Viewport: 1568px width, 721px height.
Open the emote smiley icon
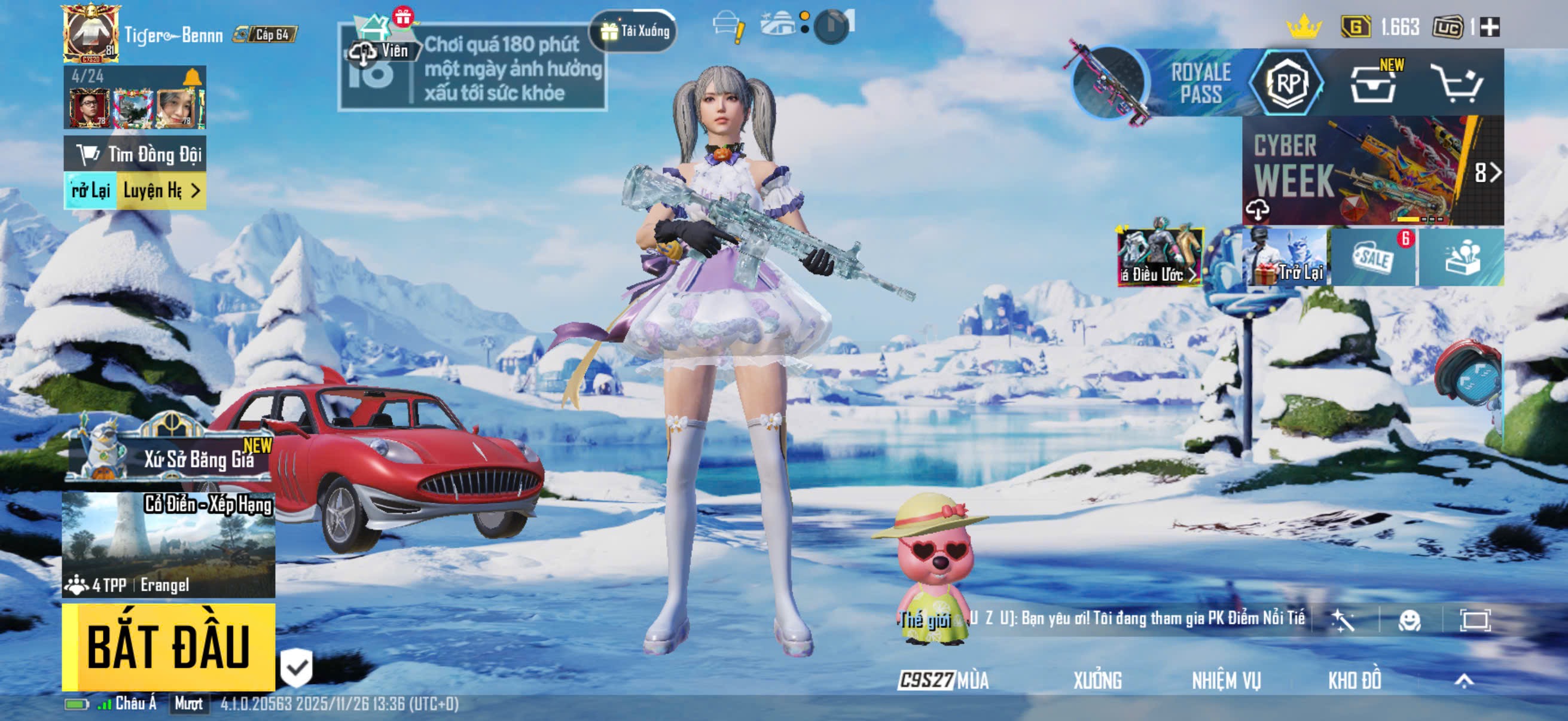[1409, 620]
